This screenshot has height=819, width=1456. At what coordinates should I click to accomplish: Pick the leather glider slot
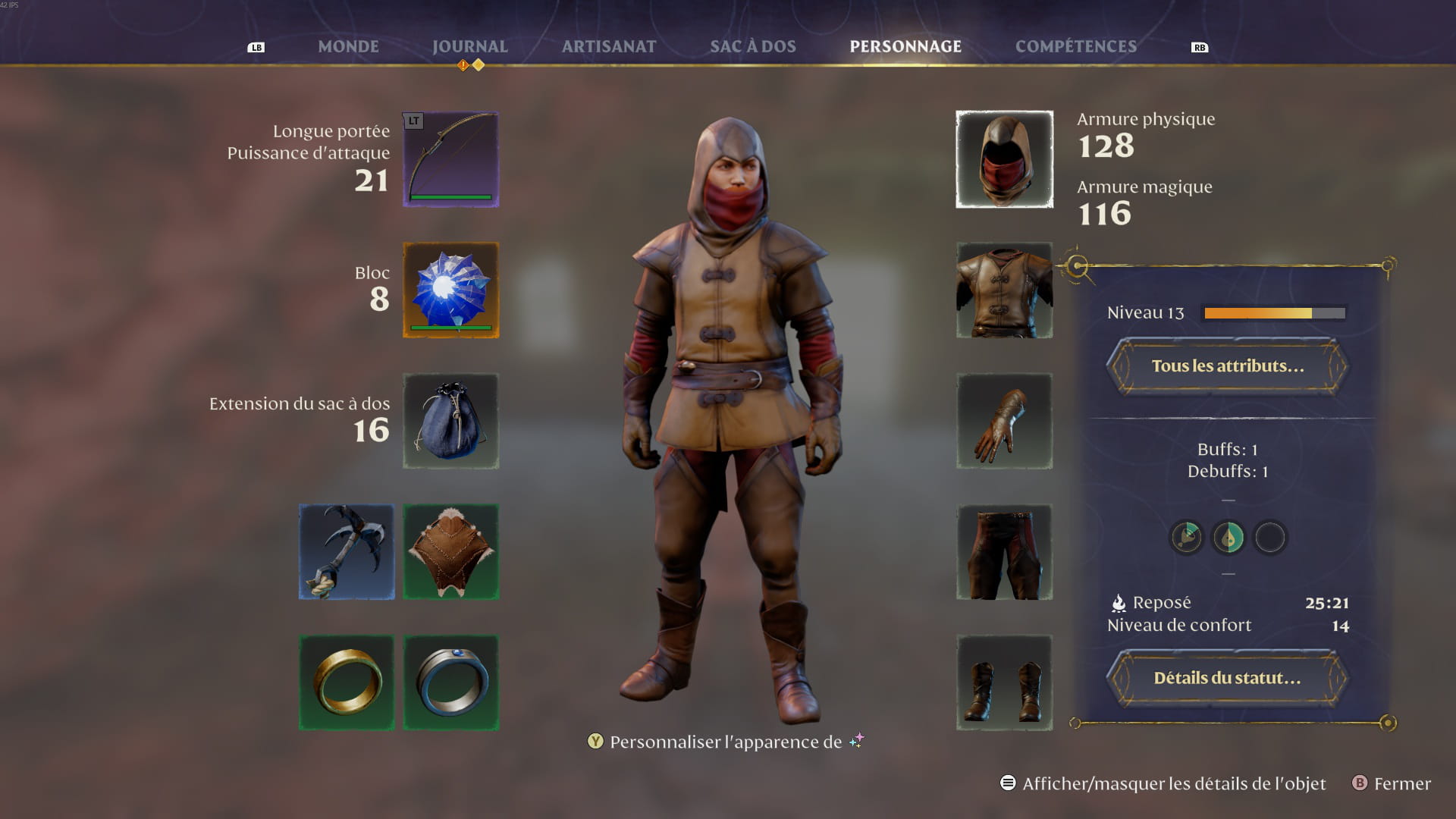pos(450,552)
